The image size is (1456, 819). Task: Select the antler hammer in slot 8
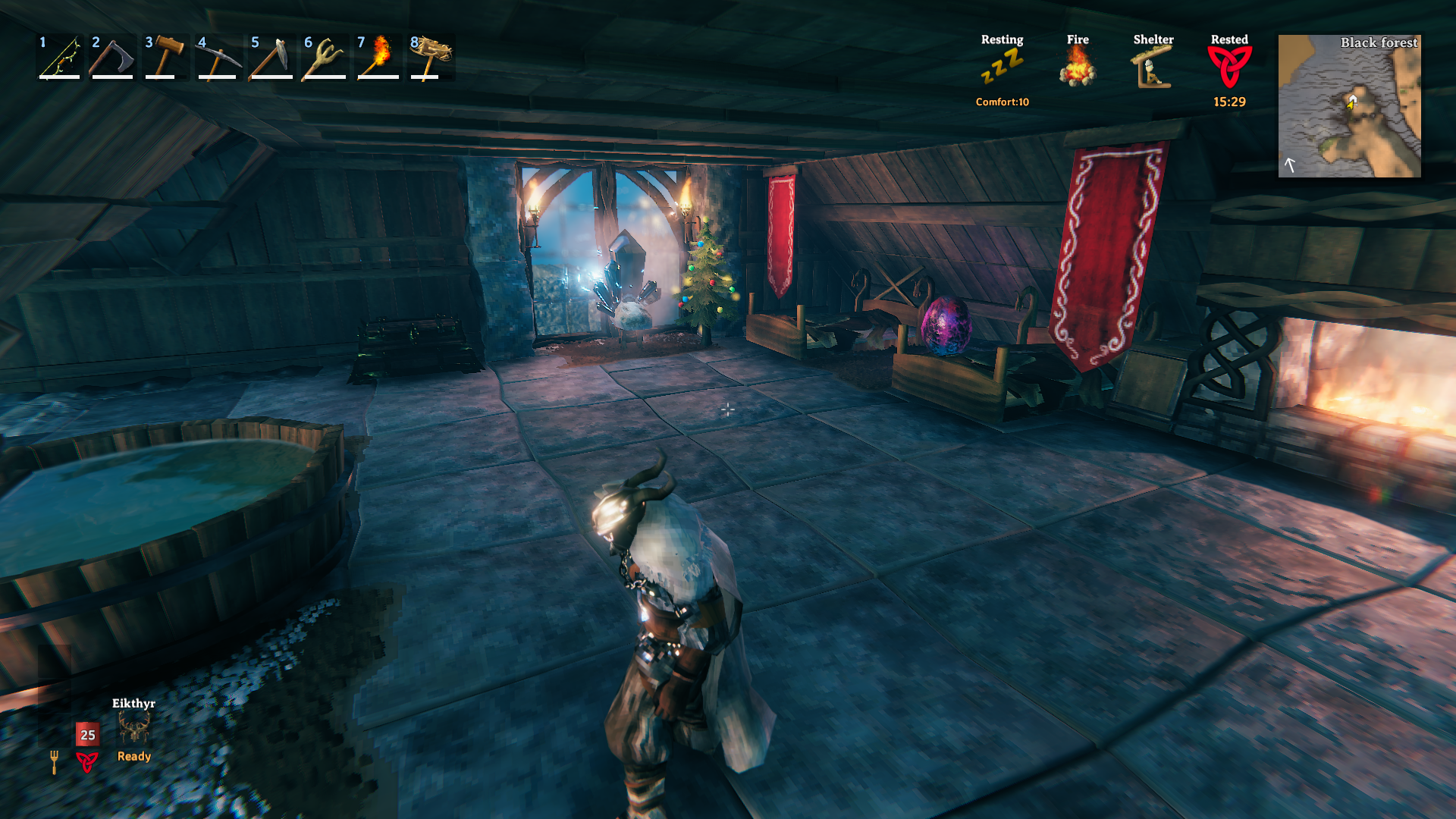click(431, 57)
